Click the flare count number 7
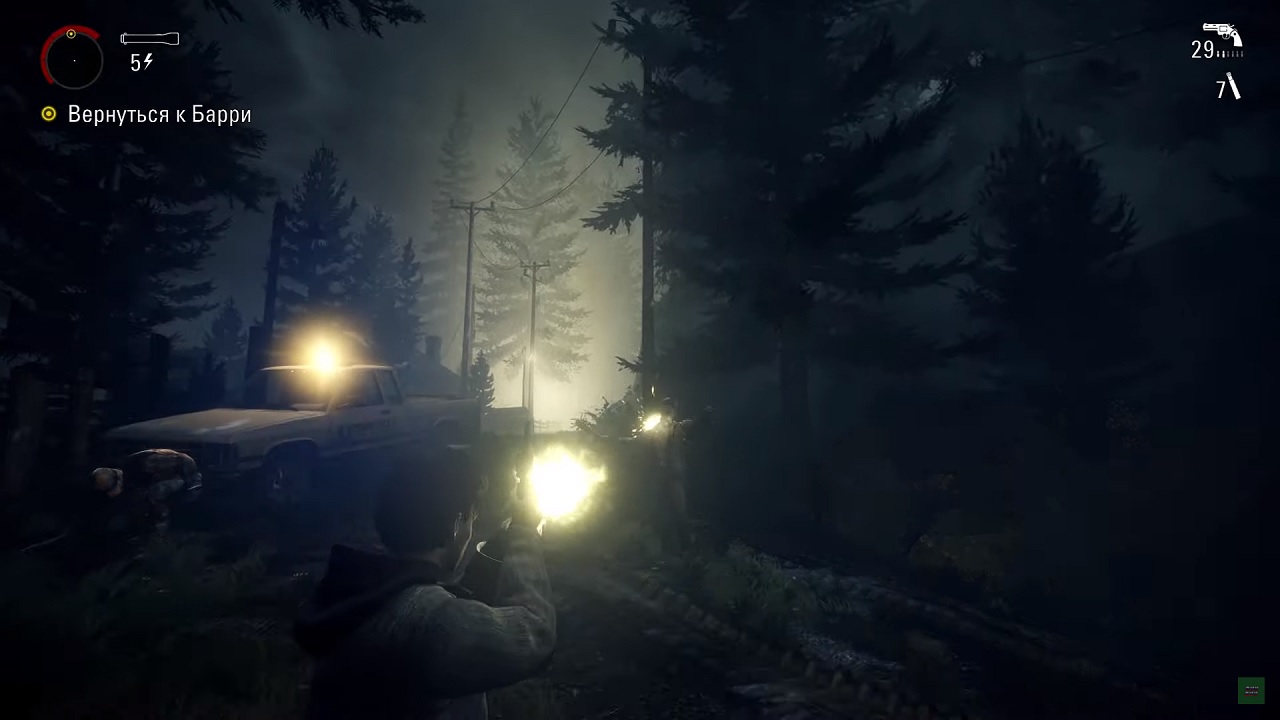The width and height of the screenshot is (1280, 720). [x=1220, y=87]
